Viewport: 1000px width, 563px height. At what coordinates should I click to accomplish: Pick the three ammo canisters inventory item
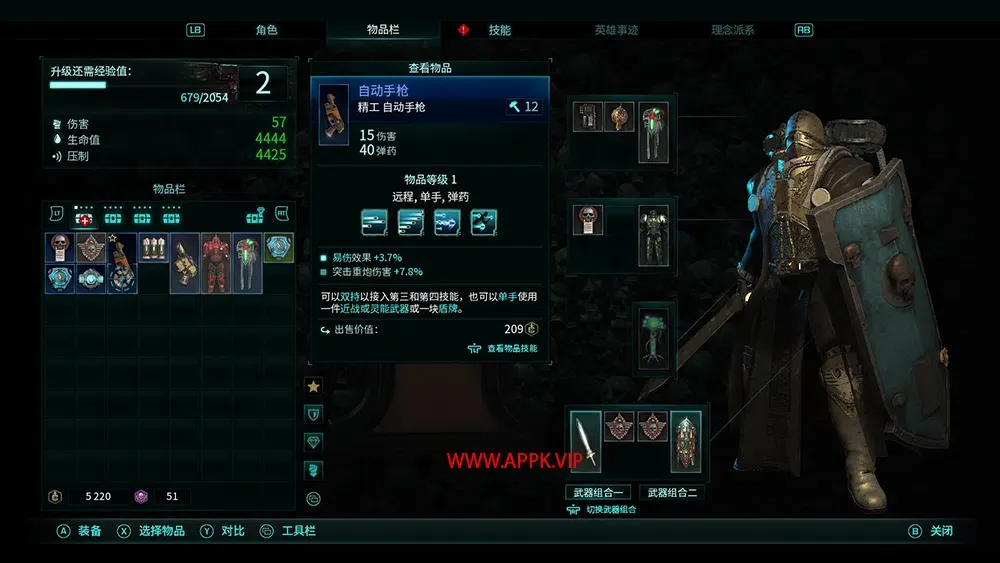(153, 249)
